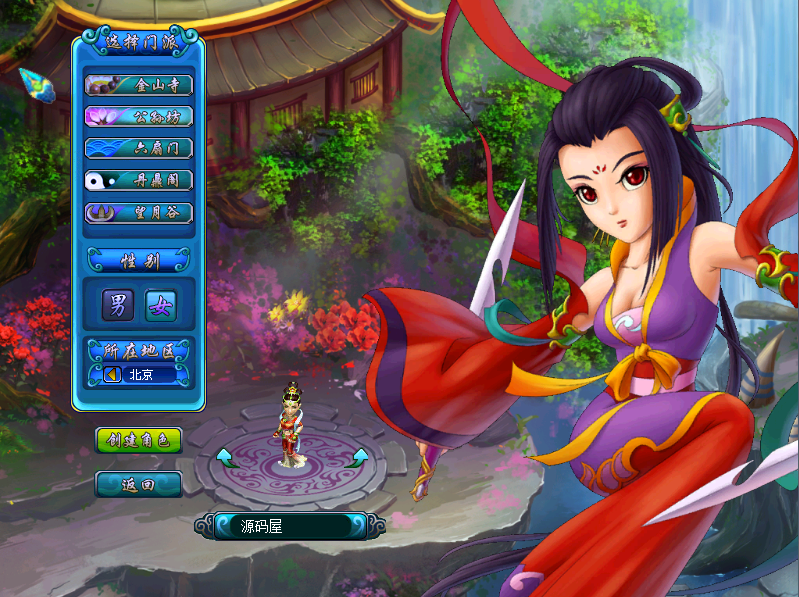
Task: Set gender to male (男)
Action: tap(119, 306)
